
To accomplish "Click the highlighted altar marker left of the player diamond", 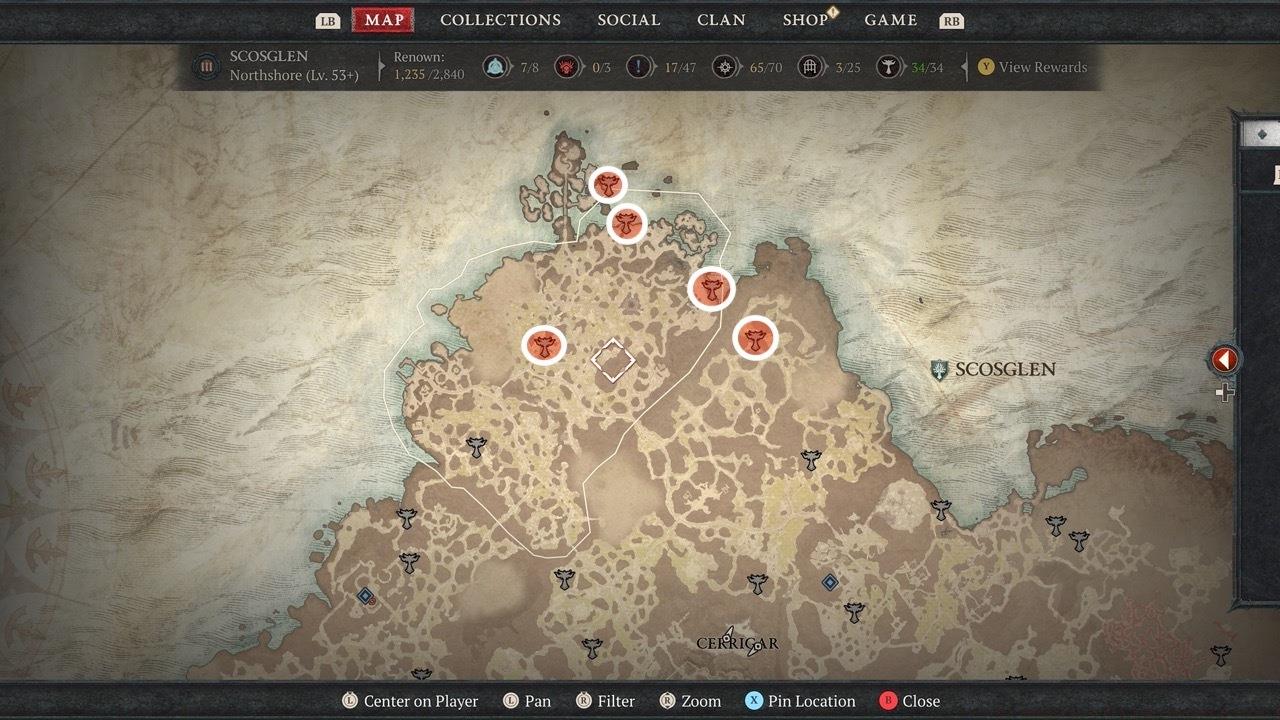I will (x=545, y=345).
